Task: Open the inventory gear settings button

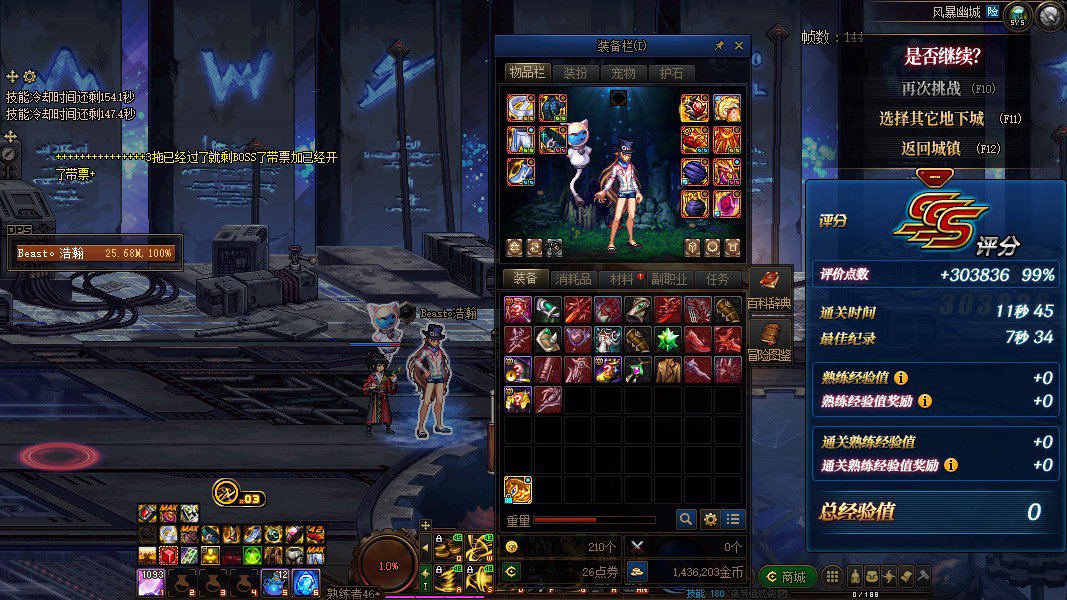Action: click(710, 519)
